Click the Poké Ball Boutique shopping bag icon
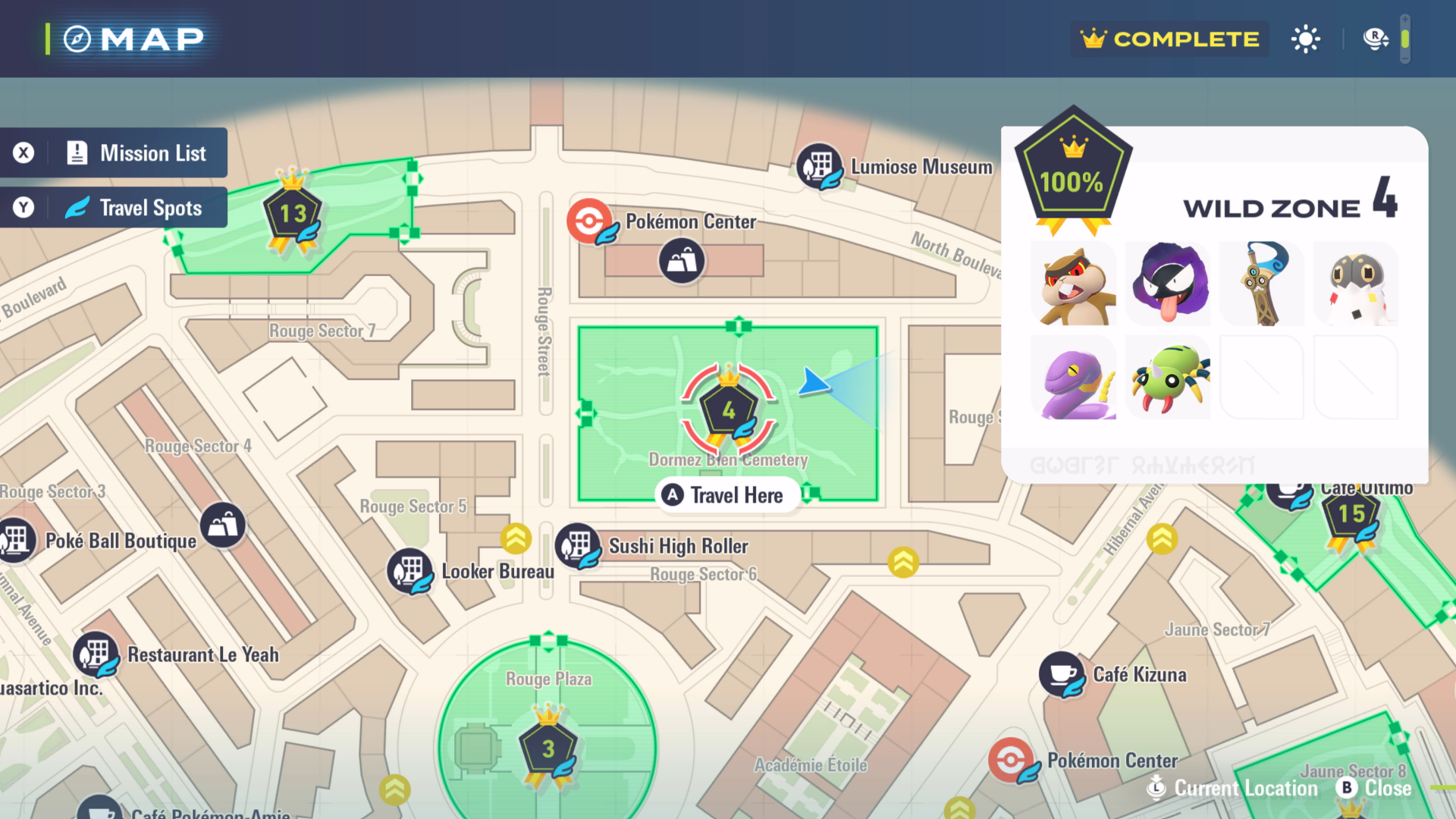Image resolution: width=1456 pixels, height=819 pixels. point(223,525)
